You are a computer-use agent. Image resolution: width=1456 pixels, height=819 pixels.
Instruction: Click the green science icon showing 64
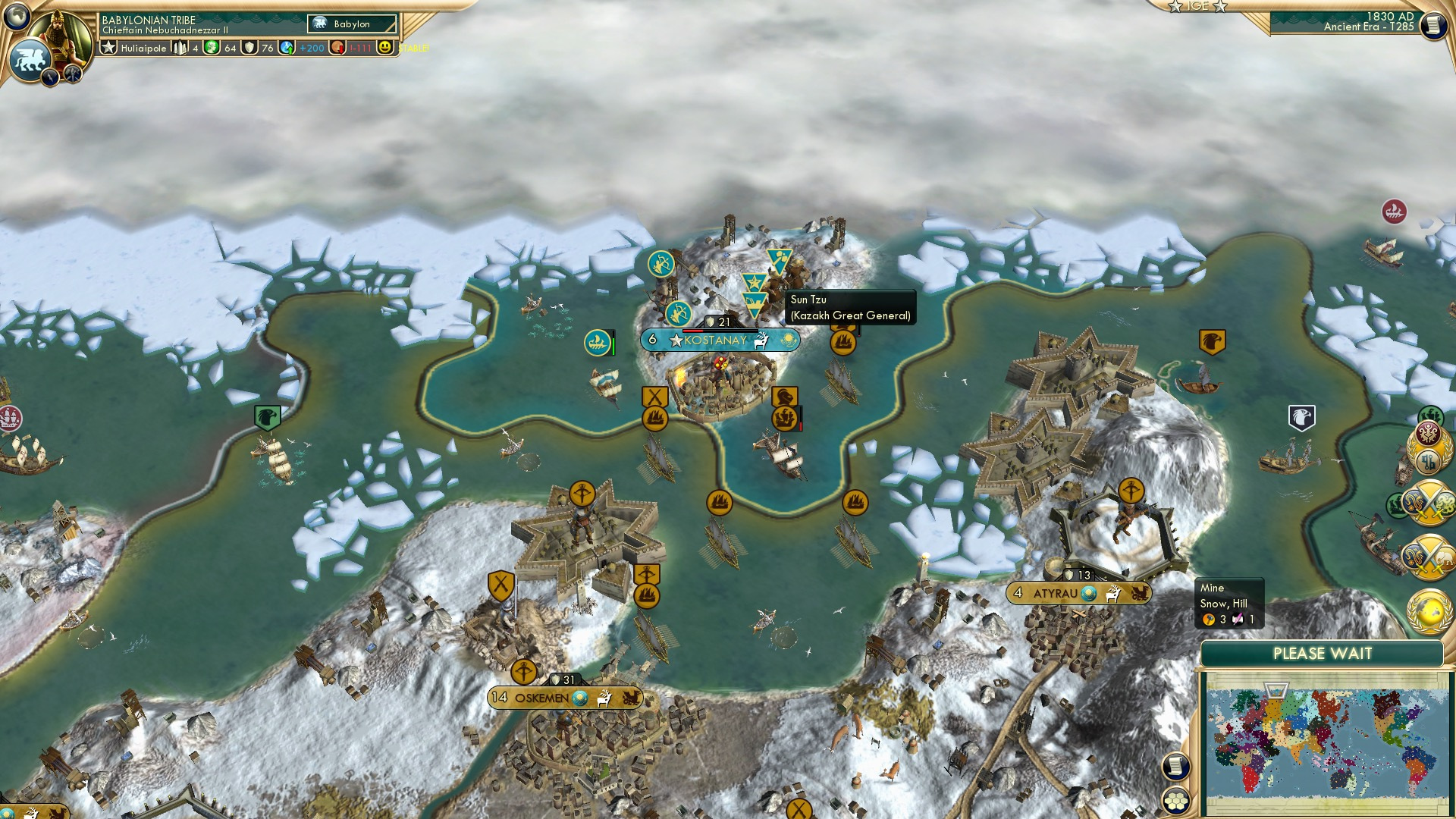tap(213, 48)
